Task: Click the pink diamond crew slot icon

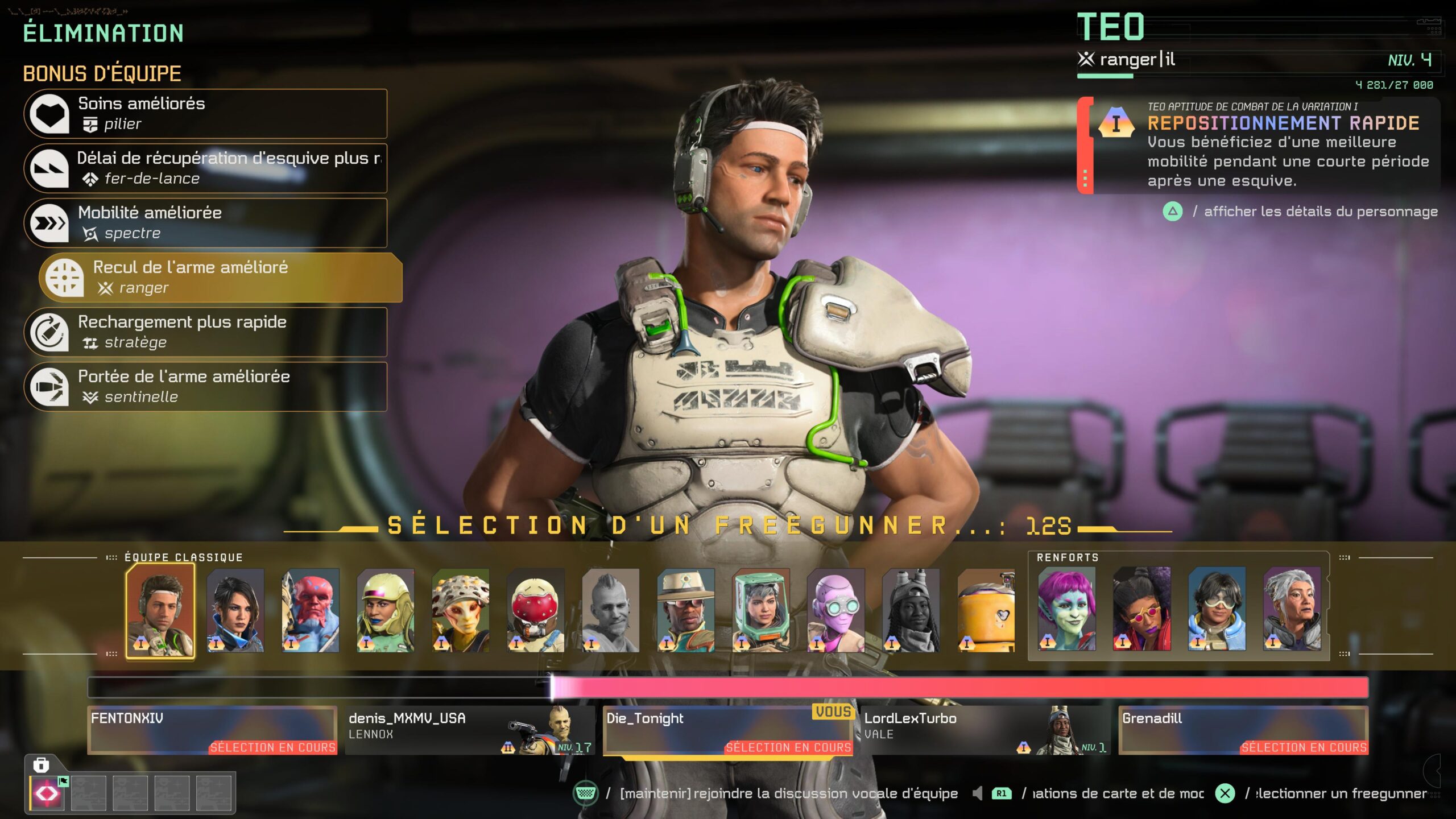Action: click(47, 793)
